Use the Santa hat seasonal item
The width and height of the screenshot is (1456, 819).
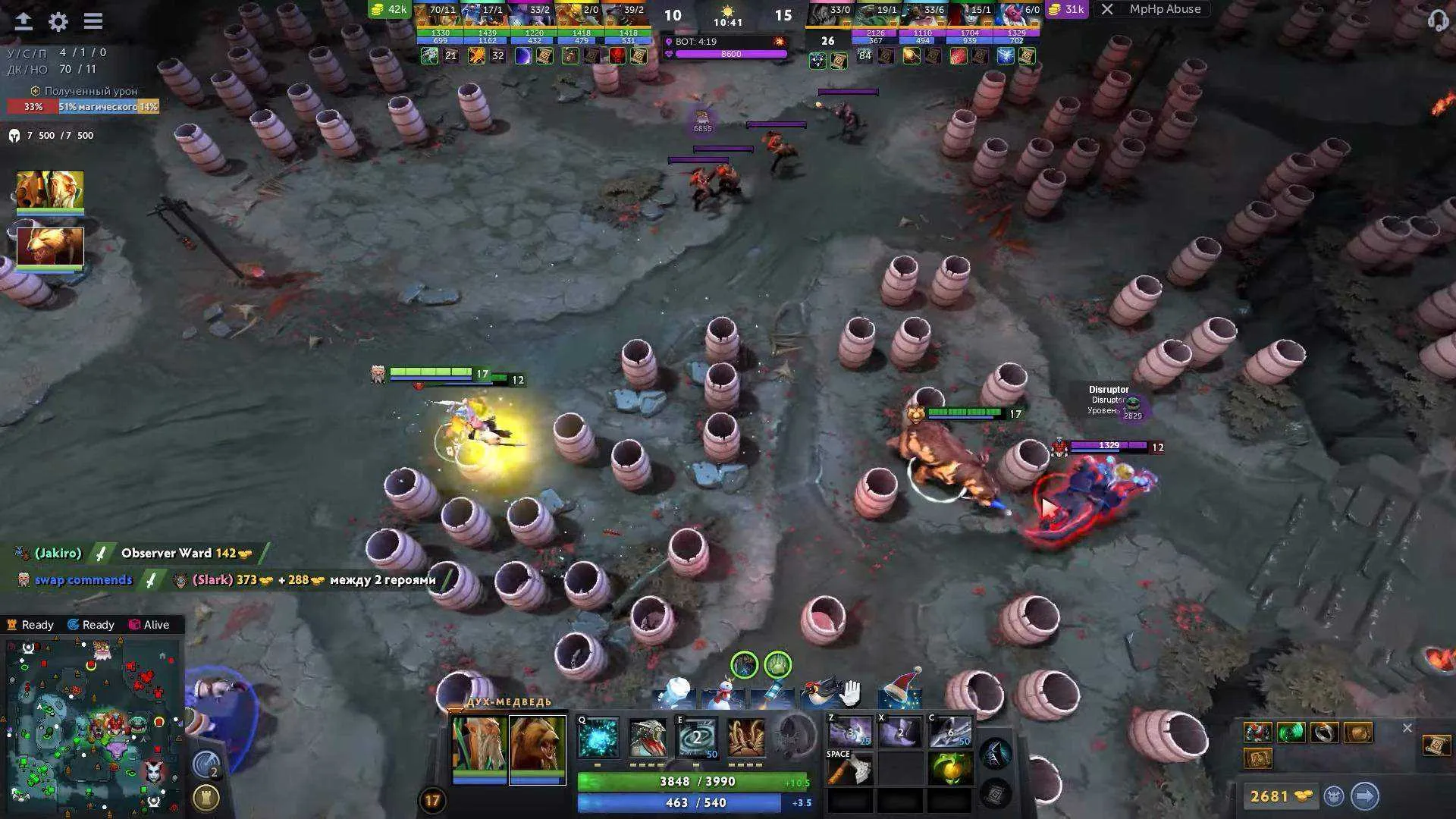[x=902, y=689]
